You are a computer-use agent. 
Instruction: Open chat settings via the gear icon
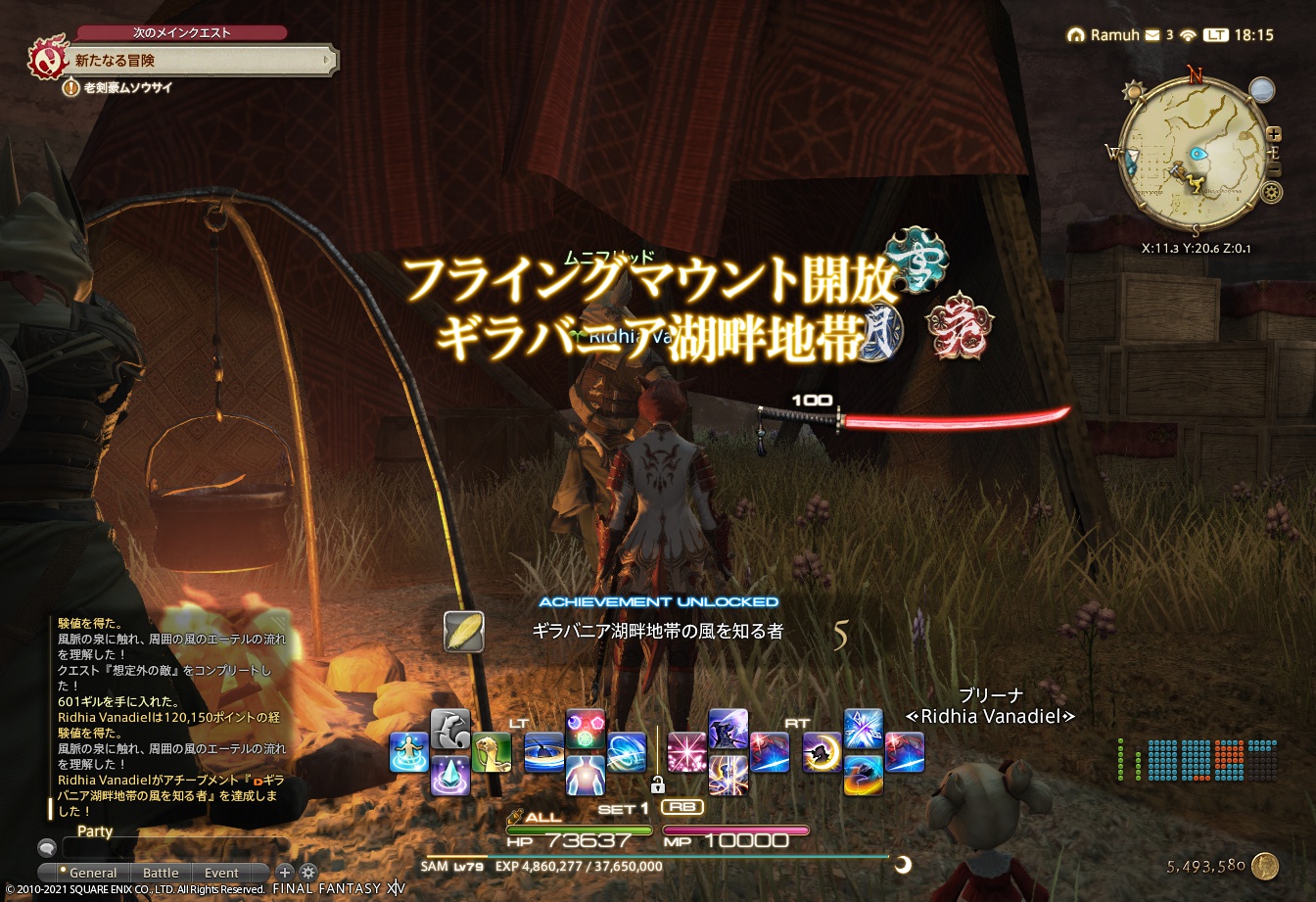pos(308,872)
